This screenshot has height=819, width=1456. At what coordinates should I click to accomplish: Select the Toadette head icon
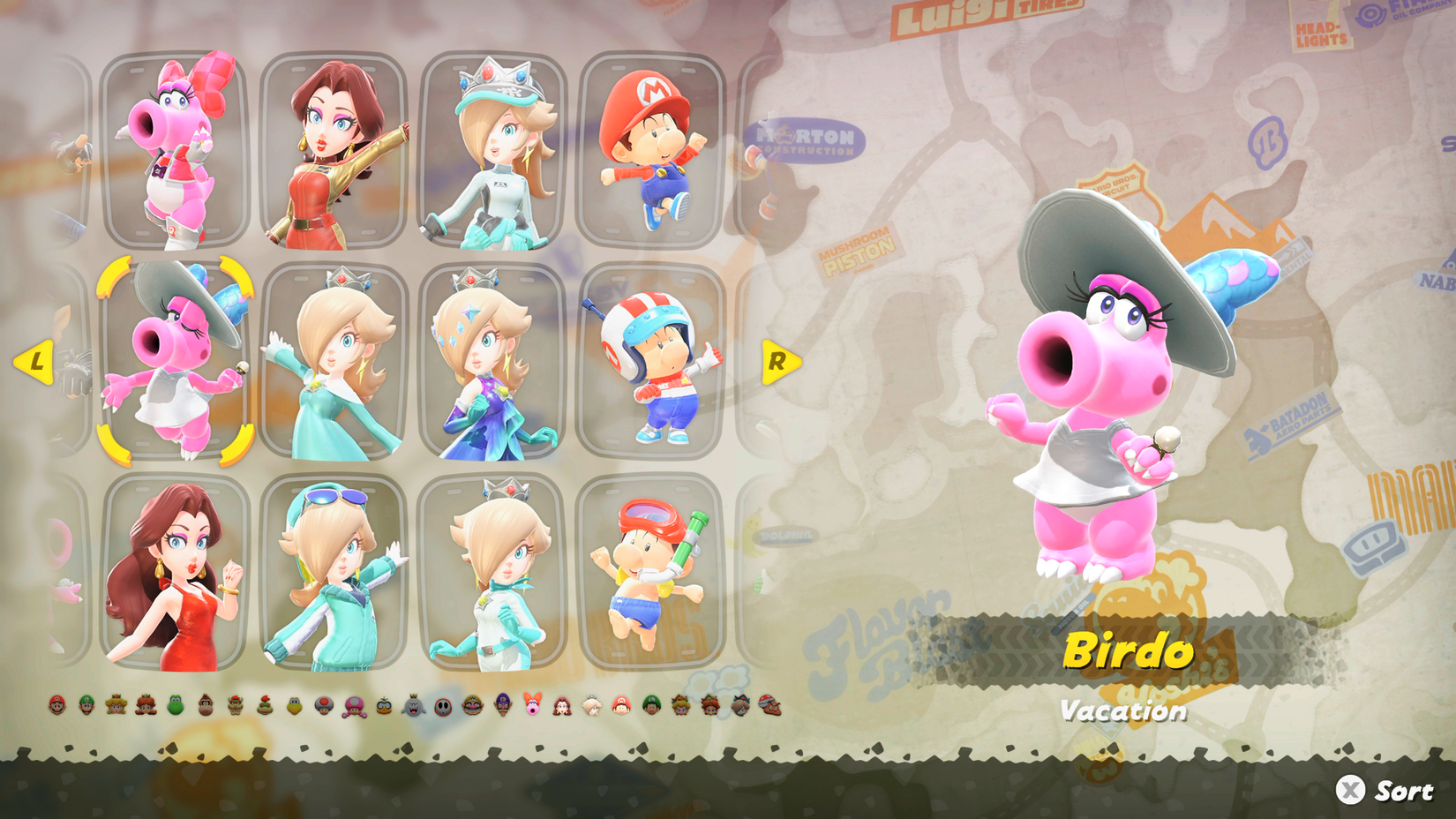click(353, 705)
